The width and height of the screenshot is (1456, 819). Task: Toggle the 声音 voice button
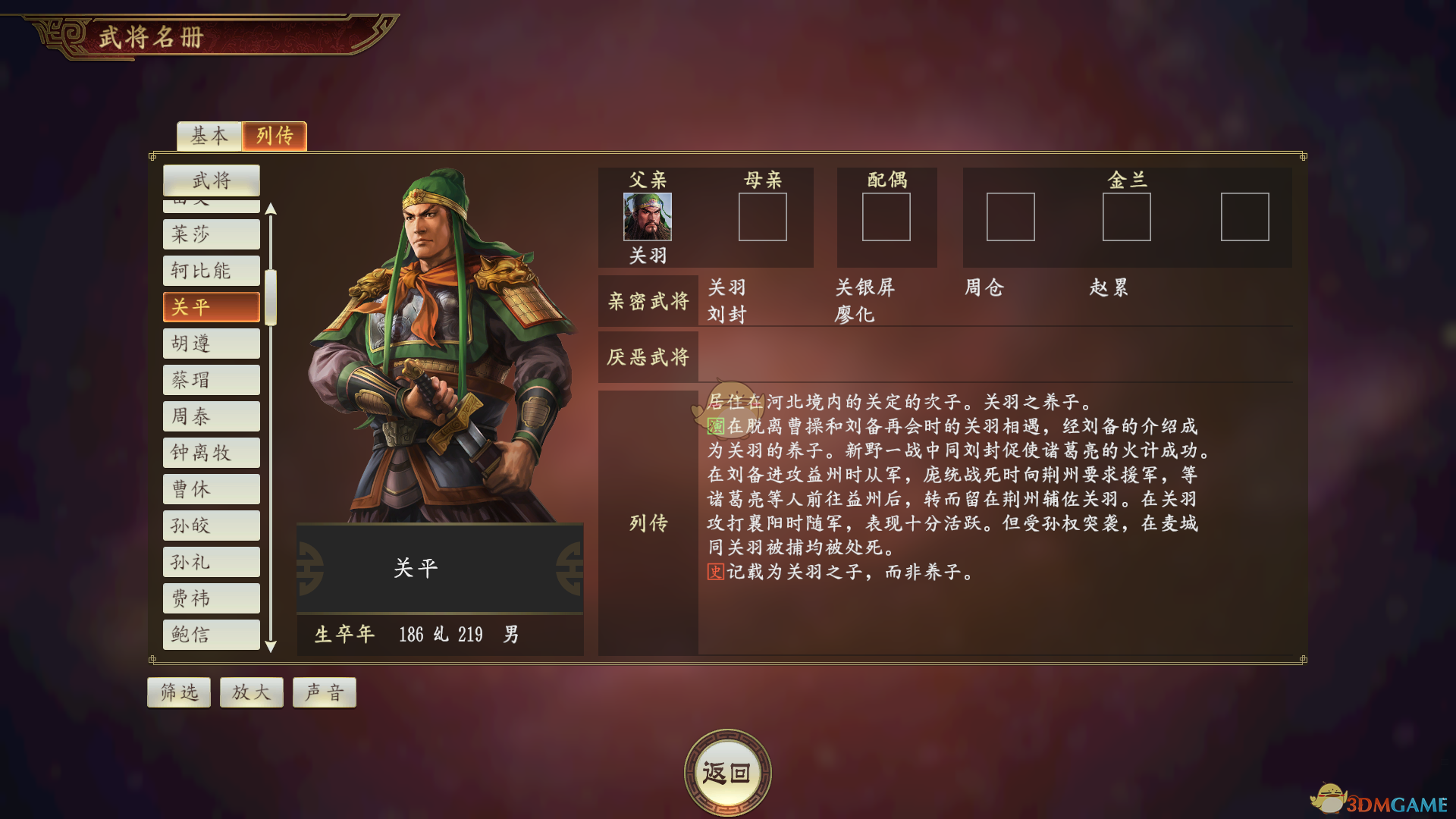pyautogui.click(x=325, y=692)
